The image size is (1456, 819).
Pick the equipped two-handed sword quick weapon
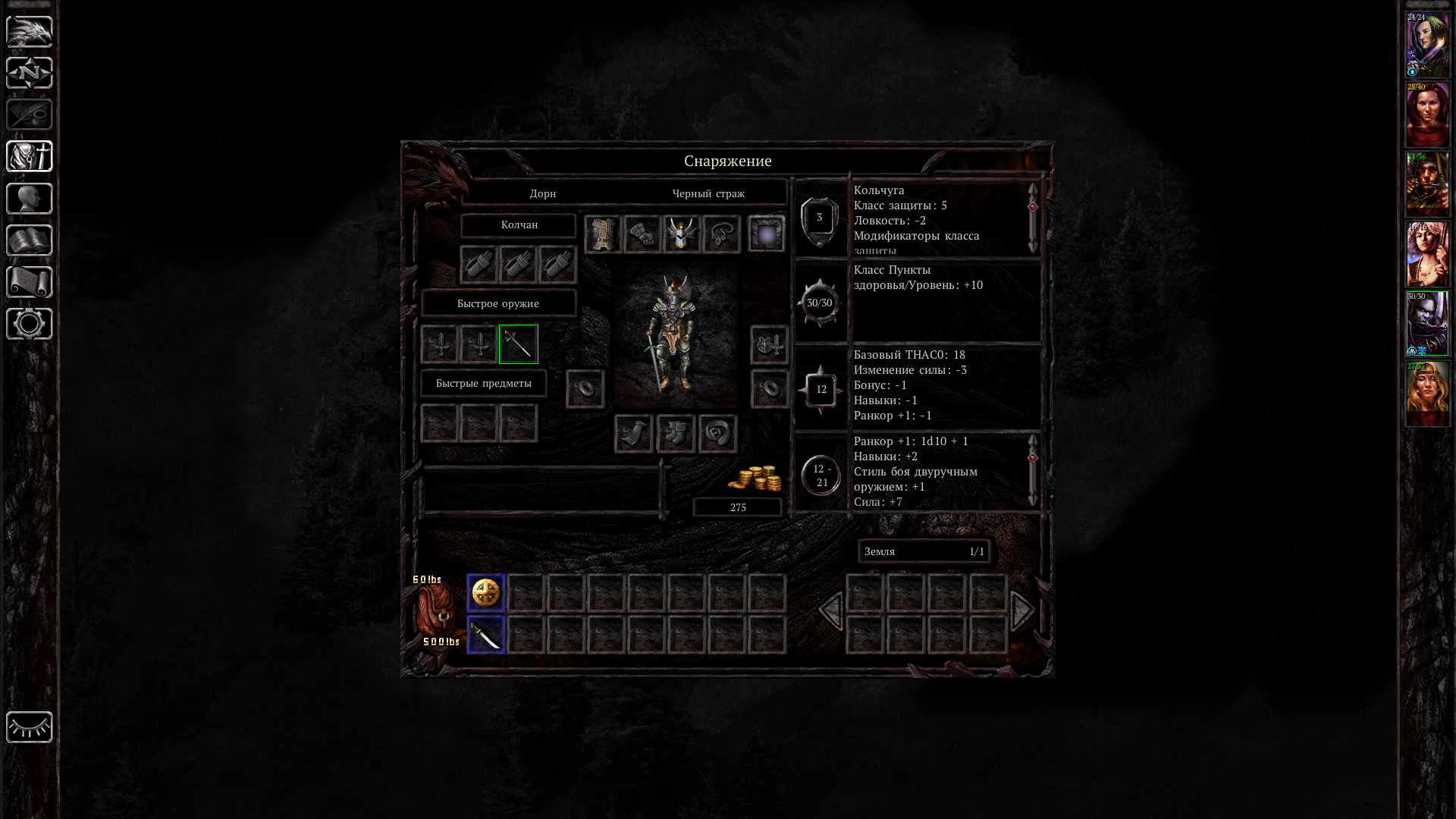(x=519, y=344)
